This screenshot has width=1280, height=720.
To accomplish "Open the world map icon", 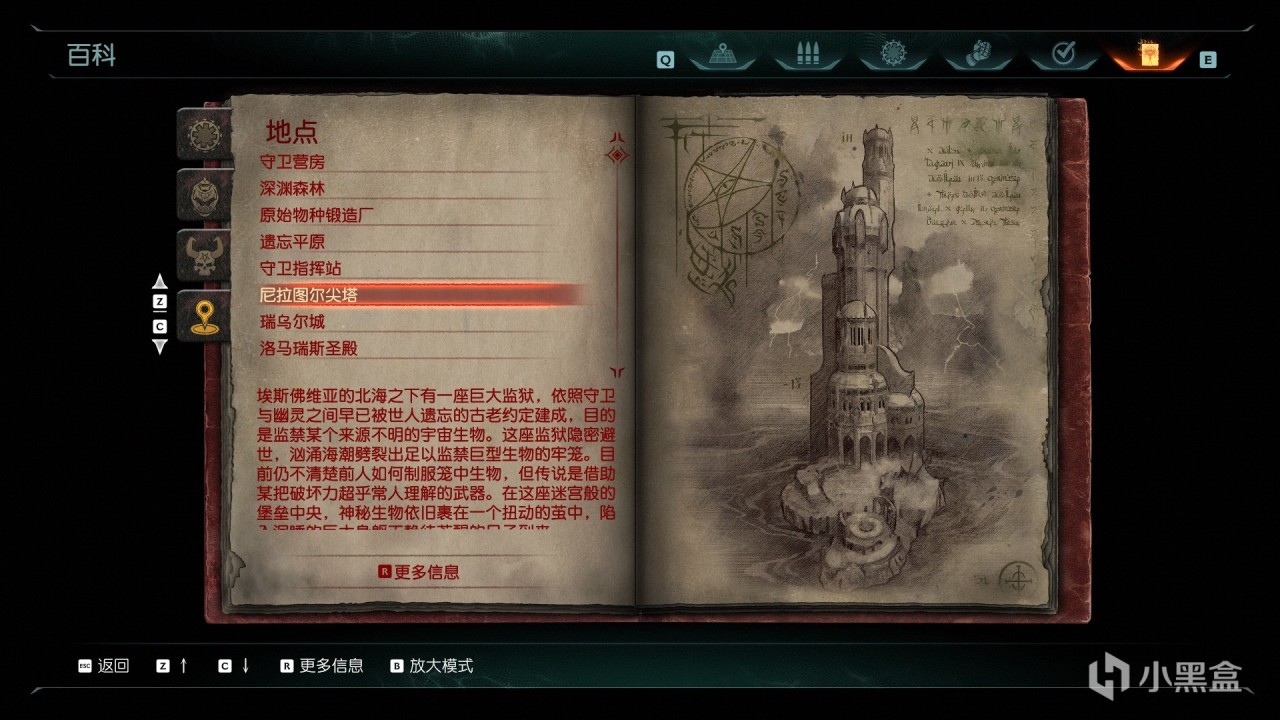I will coord(723,55).
